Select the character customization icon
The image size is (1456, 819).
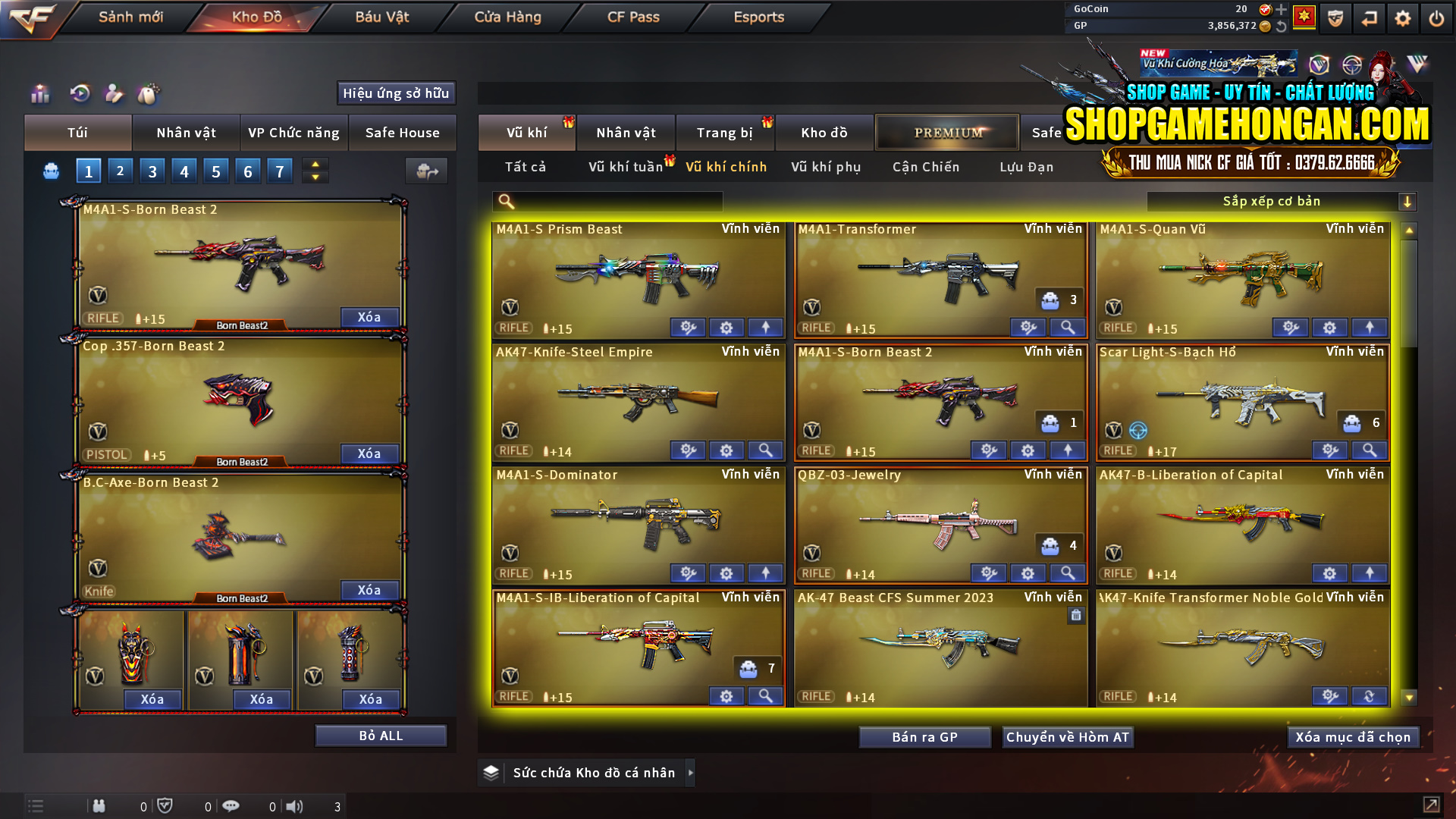pyautogui.click(x=114, y=94)
